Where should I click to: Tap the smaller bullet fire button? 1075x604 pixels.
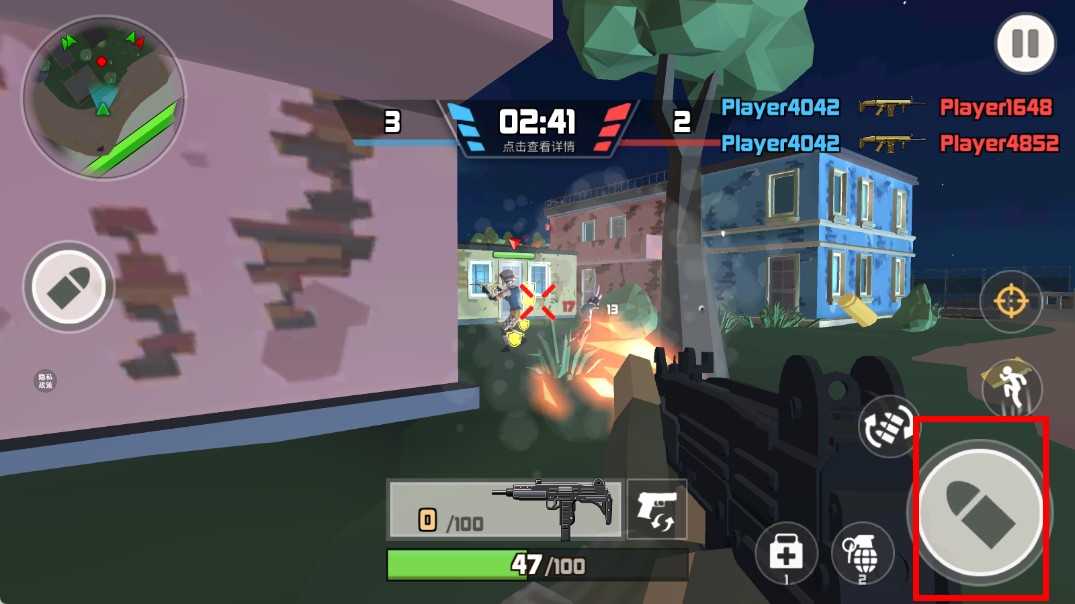tap(68, 287)
